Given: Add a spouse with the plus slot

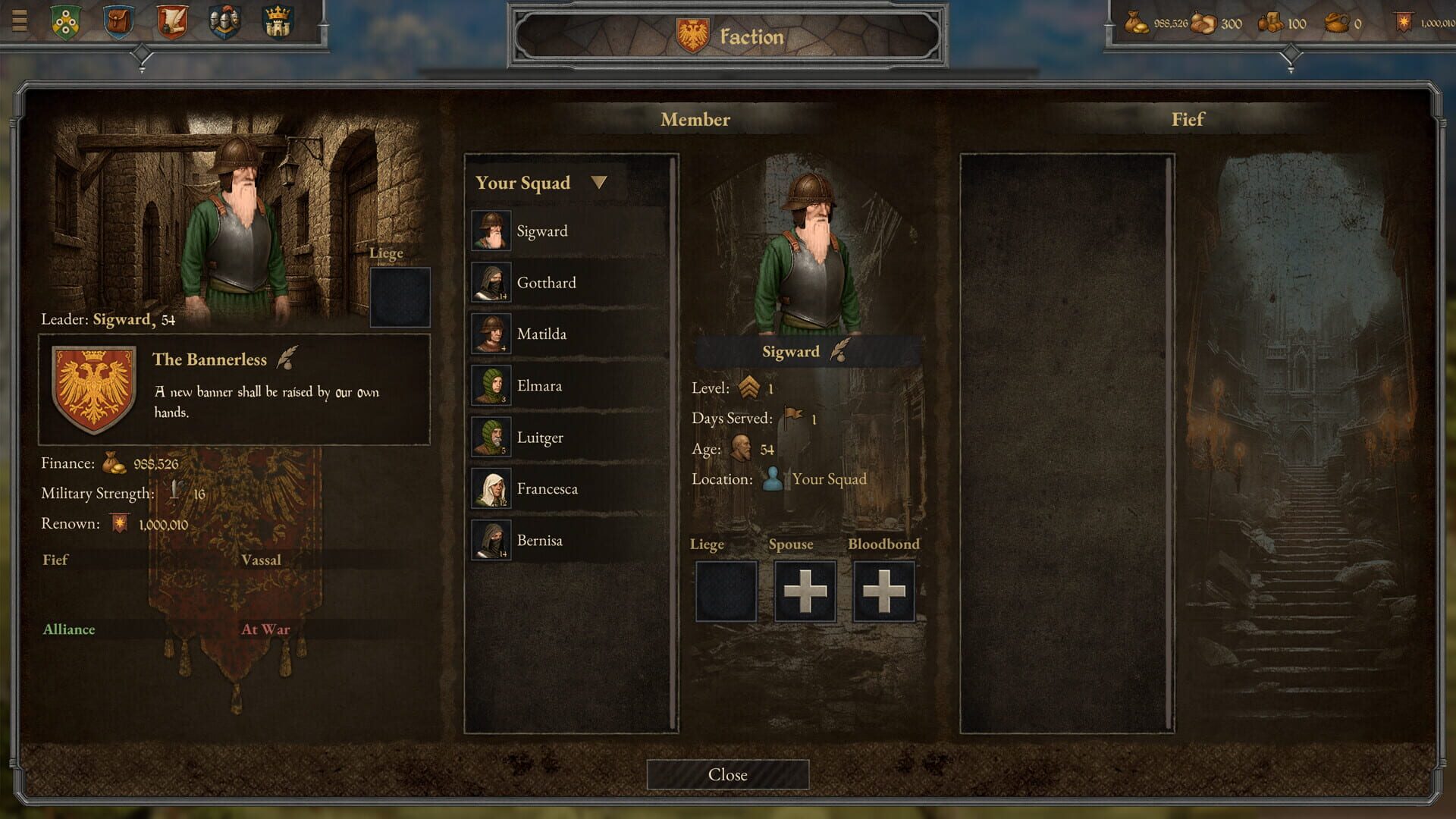Looking at the screenshot, I should point(805,591).
